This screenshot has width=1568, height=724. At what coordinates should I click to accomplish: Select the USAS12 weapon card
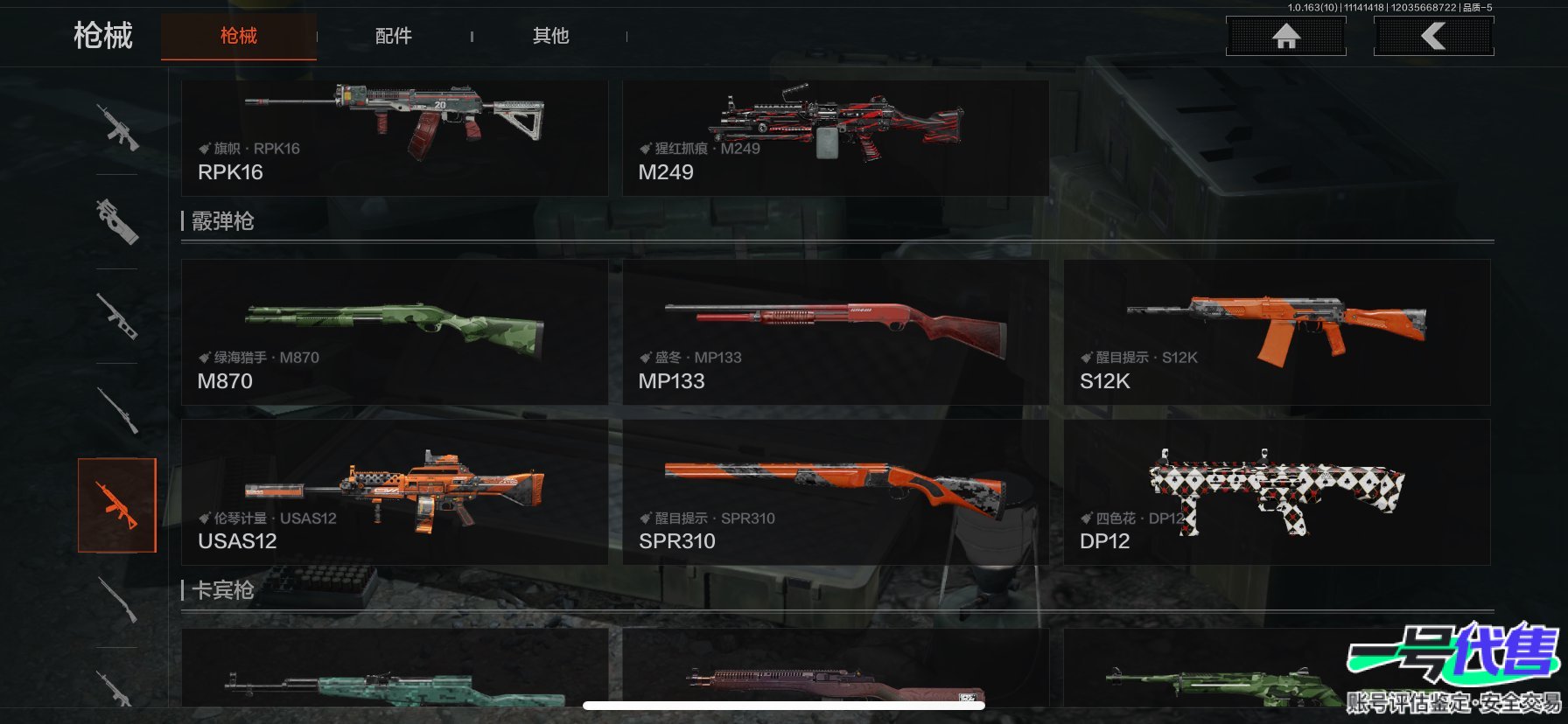point(394,491)
